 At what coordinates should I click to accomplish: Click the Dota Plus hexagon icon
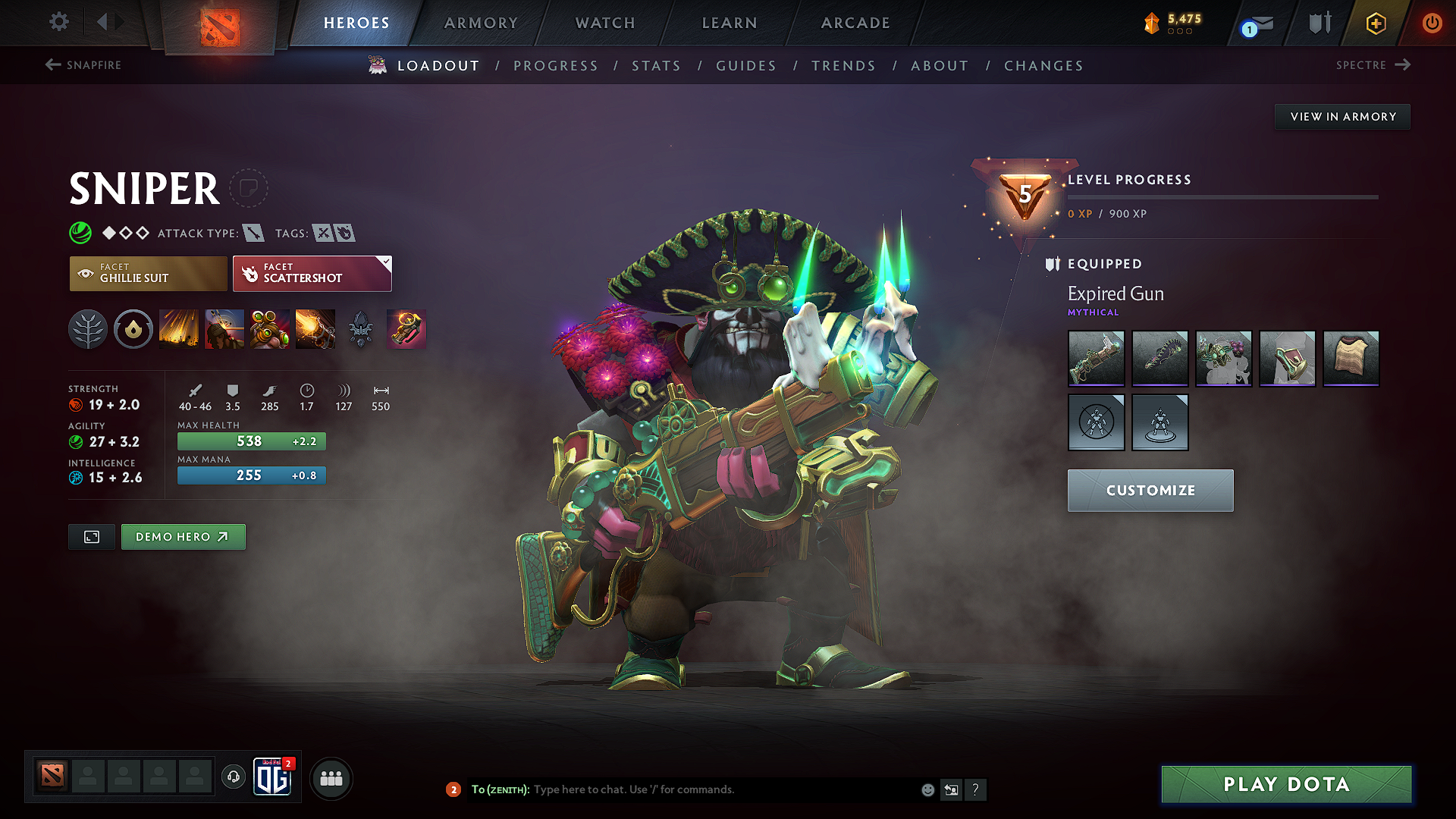[x=1375, y=23]
